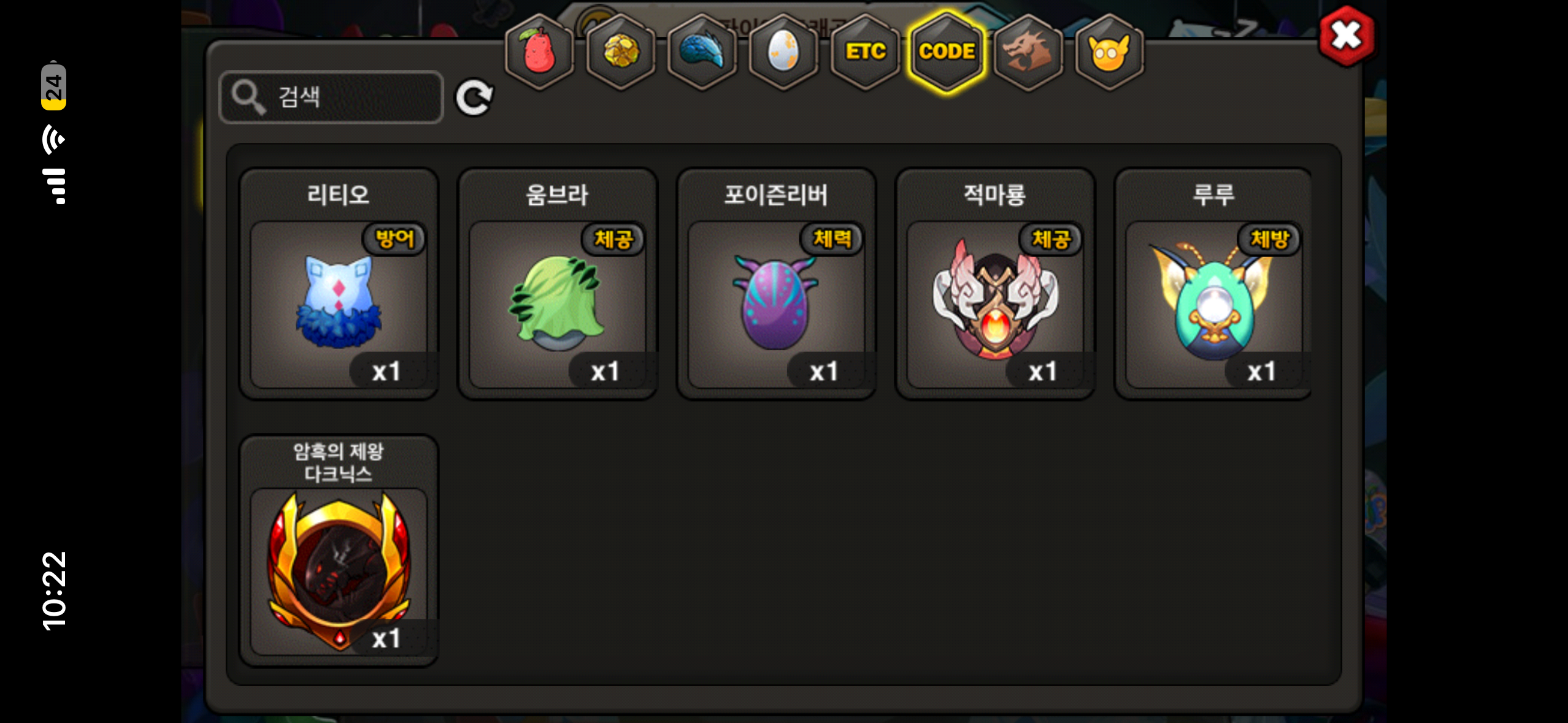Click the 검색 search field
The width and height of the screenshot is (1568, 723).
point(331,97)
